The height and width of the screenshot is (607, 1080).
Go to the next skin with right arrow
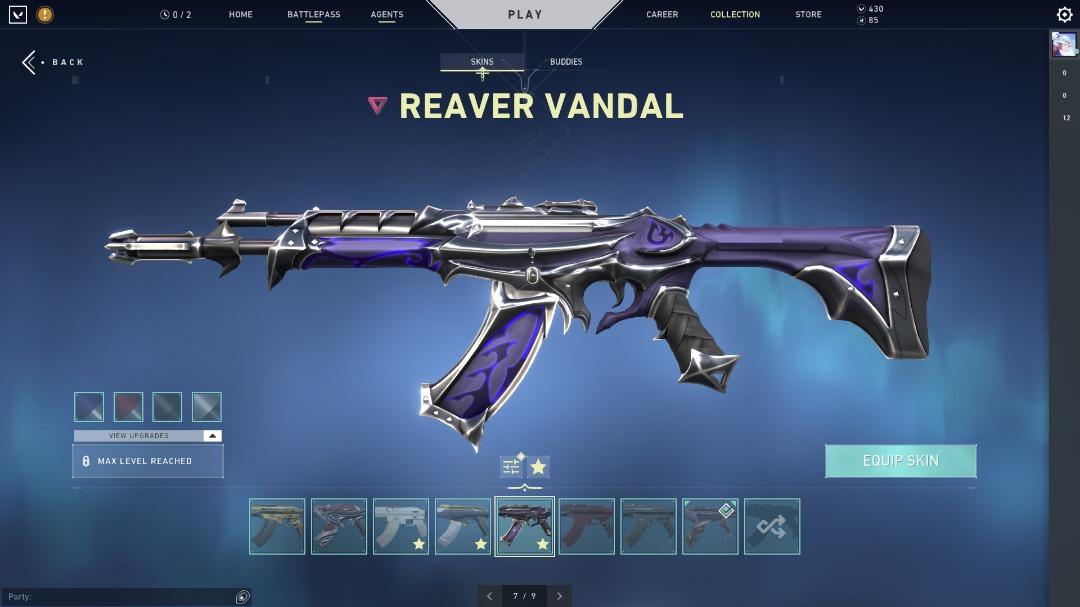tap(560, 596)
